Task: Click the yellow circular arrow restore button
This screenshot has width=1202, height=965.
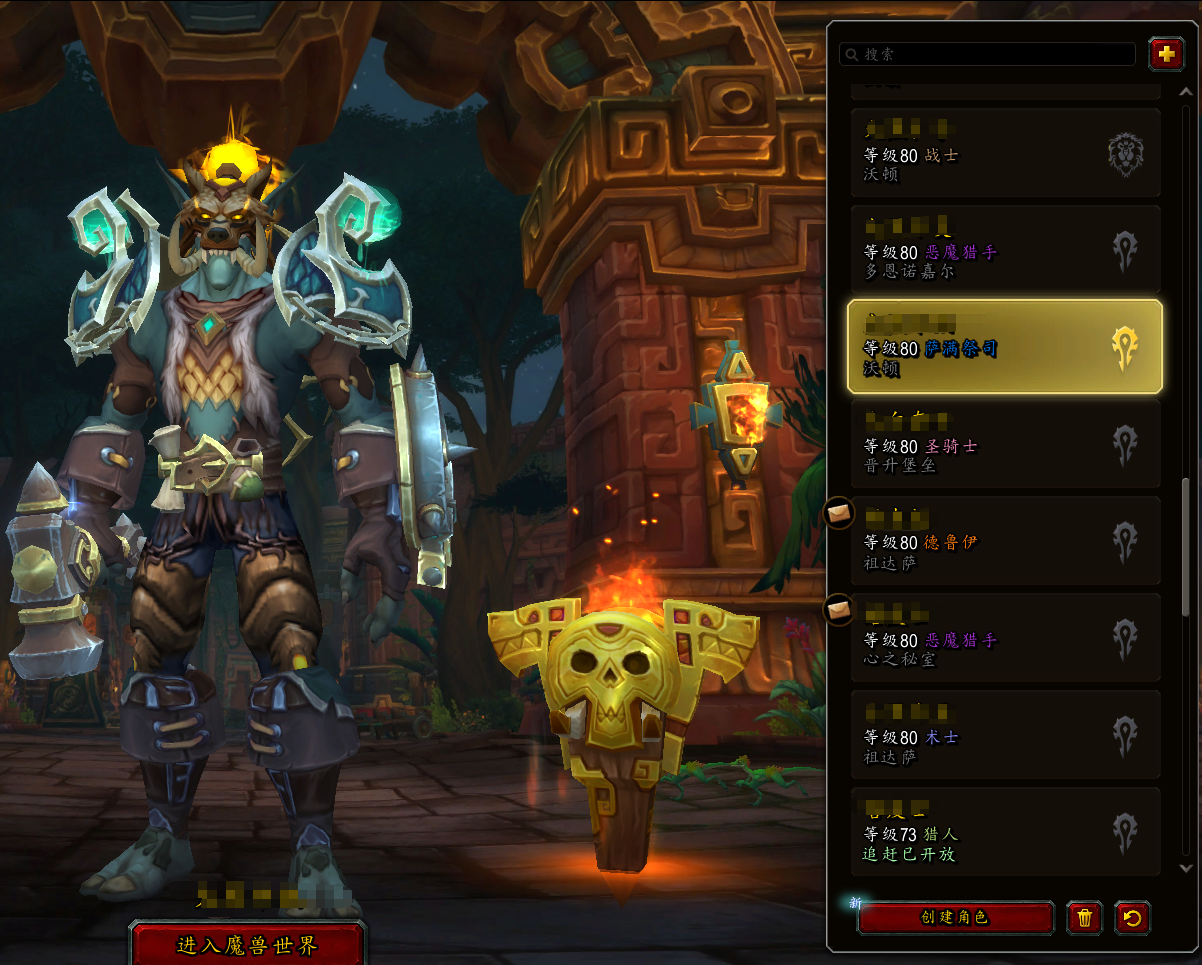Action: [1132, 917]
